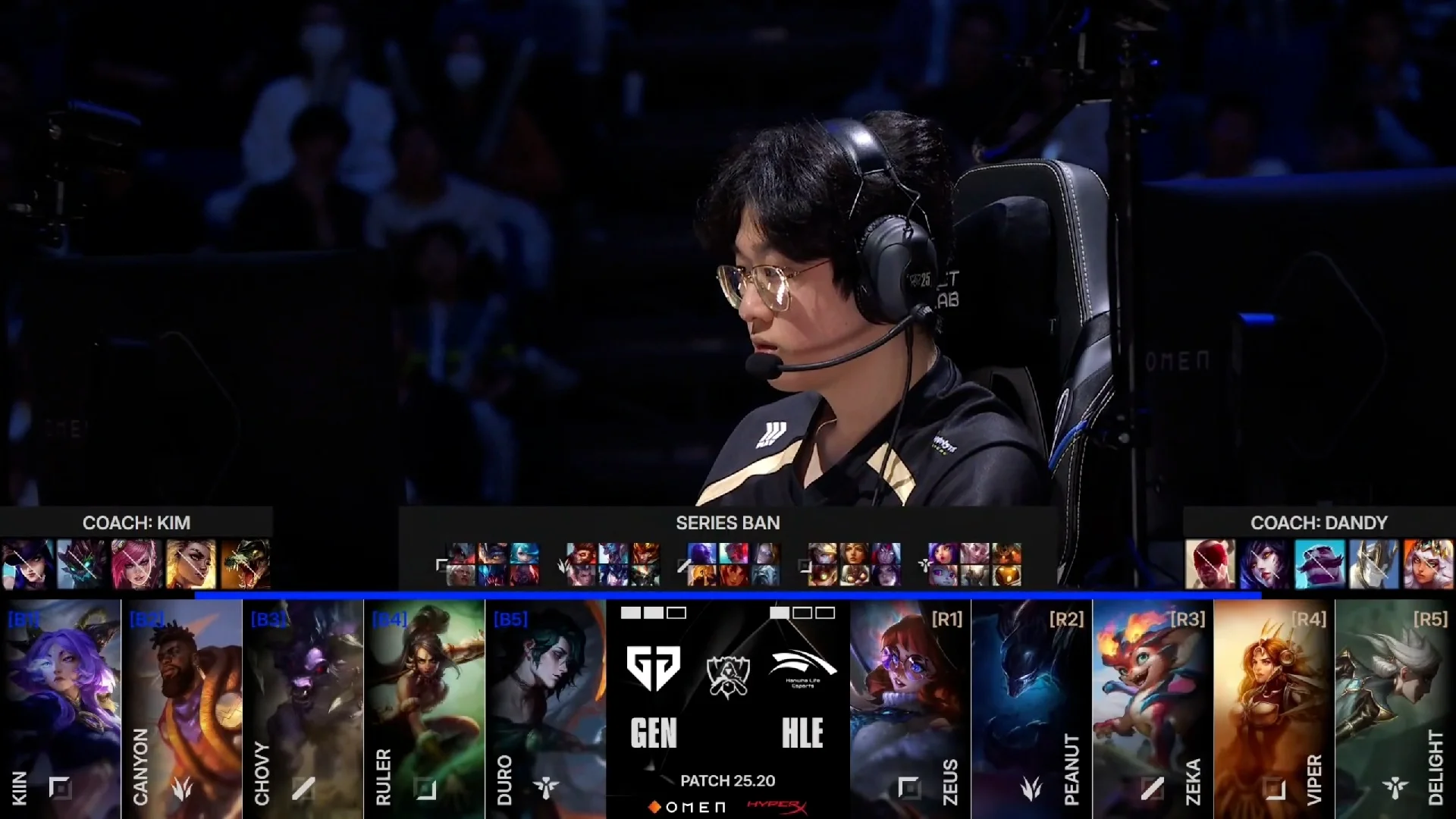The image size is (1456, 819).
Task: Open Delight's R5 champion pick card
Action: pos(1395,709)
